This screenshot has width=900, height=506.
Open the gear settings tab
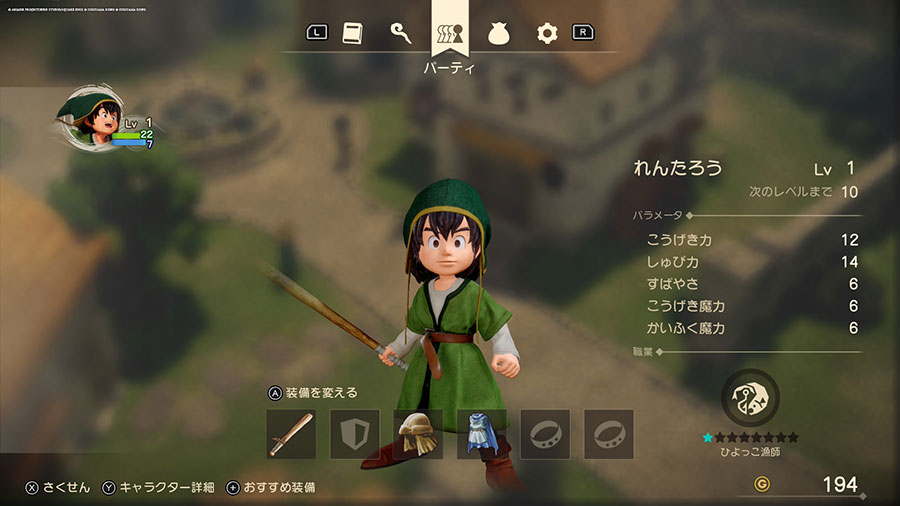546,33
